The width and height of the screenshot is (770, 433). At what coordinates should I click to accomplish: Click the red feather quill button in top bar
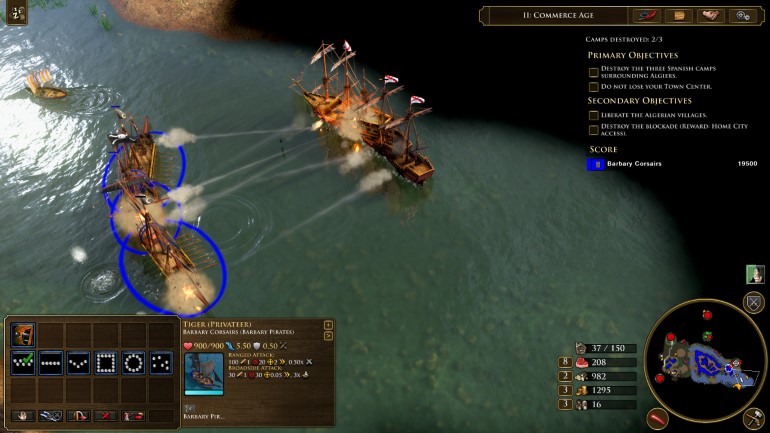(646, 16)
